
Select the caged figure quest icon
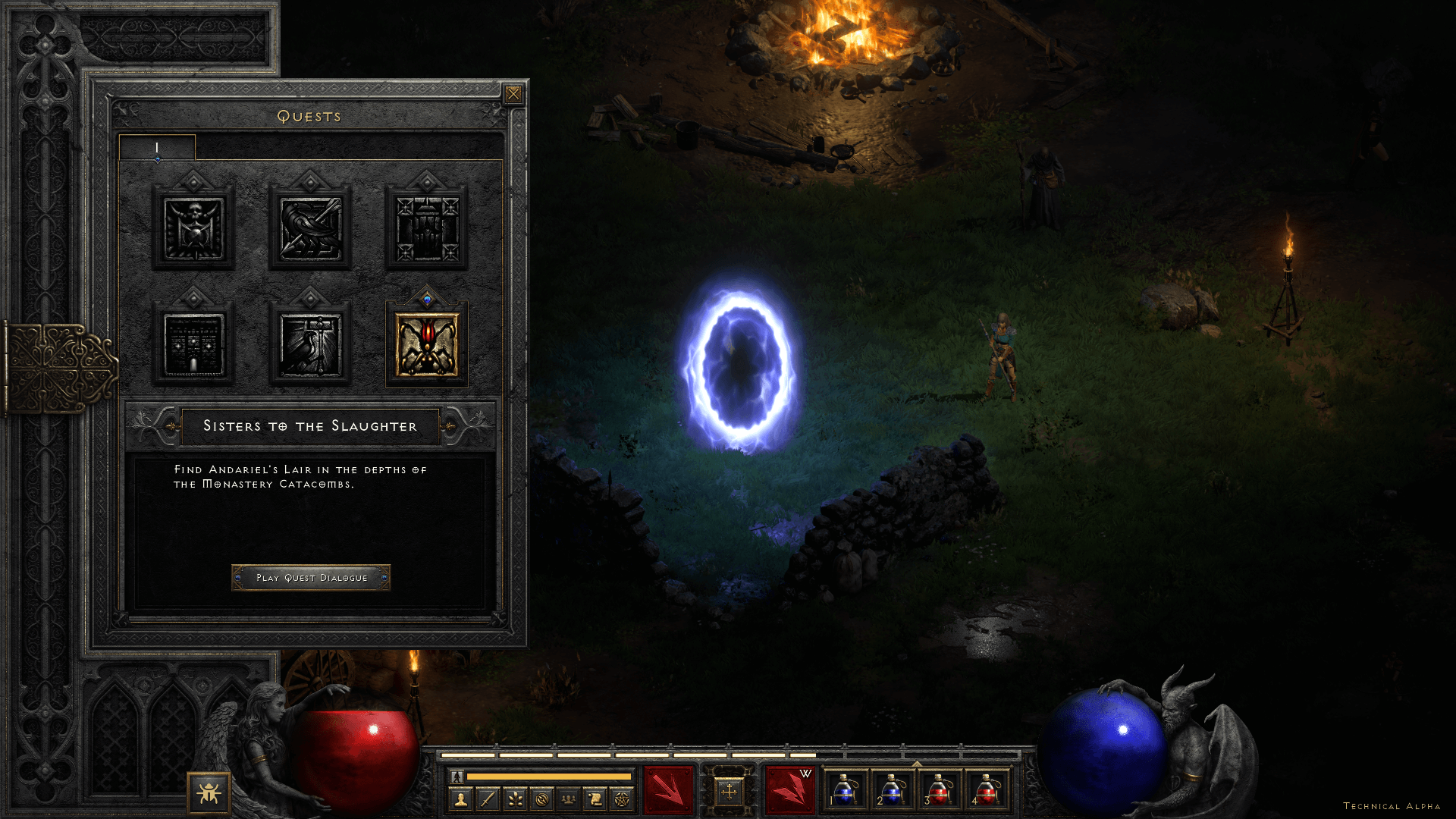point(426,228)
